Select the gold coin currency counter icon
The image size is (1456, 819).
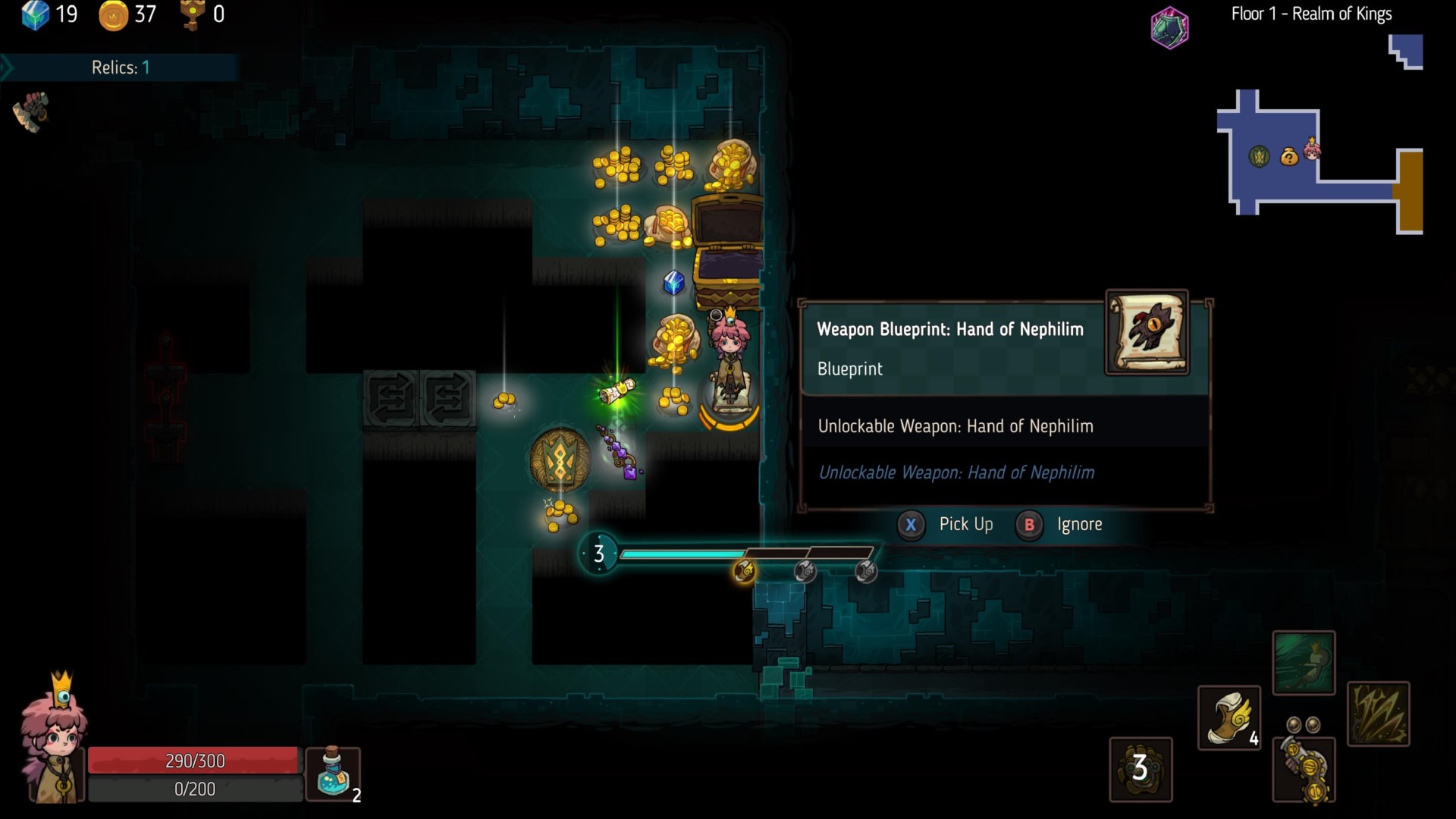113,15
